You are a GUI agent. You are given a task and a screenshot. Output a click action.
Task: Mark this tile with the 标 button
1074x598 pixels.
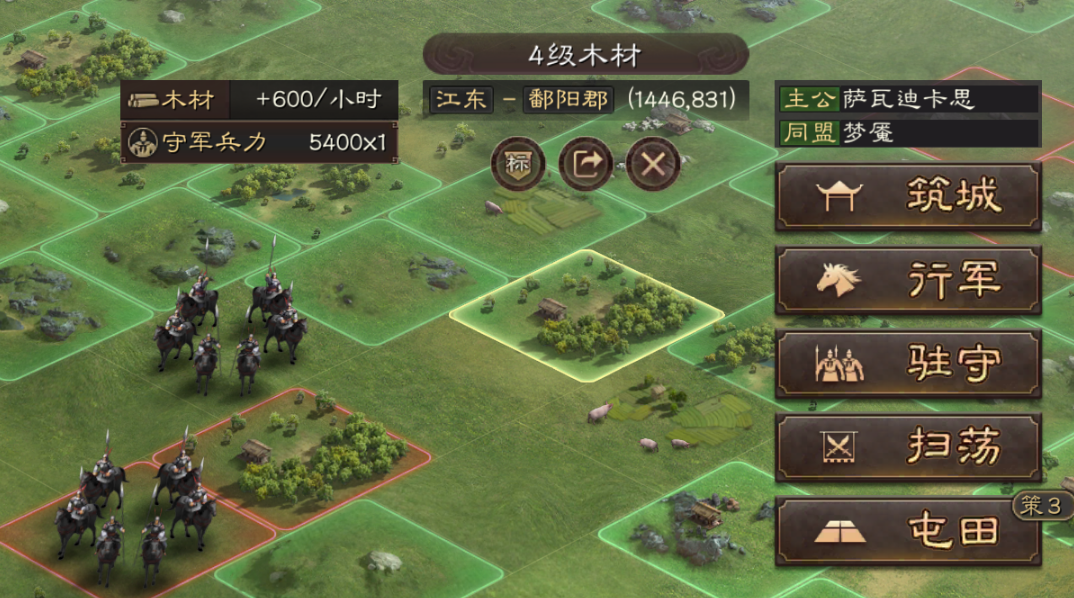[517, 163]
